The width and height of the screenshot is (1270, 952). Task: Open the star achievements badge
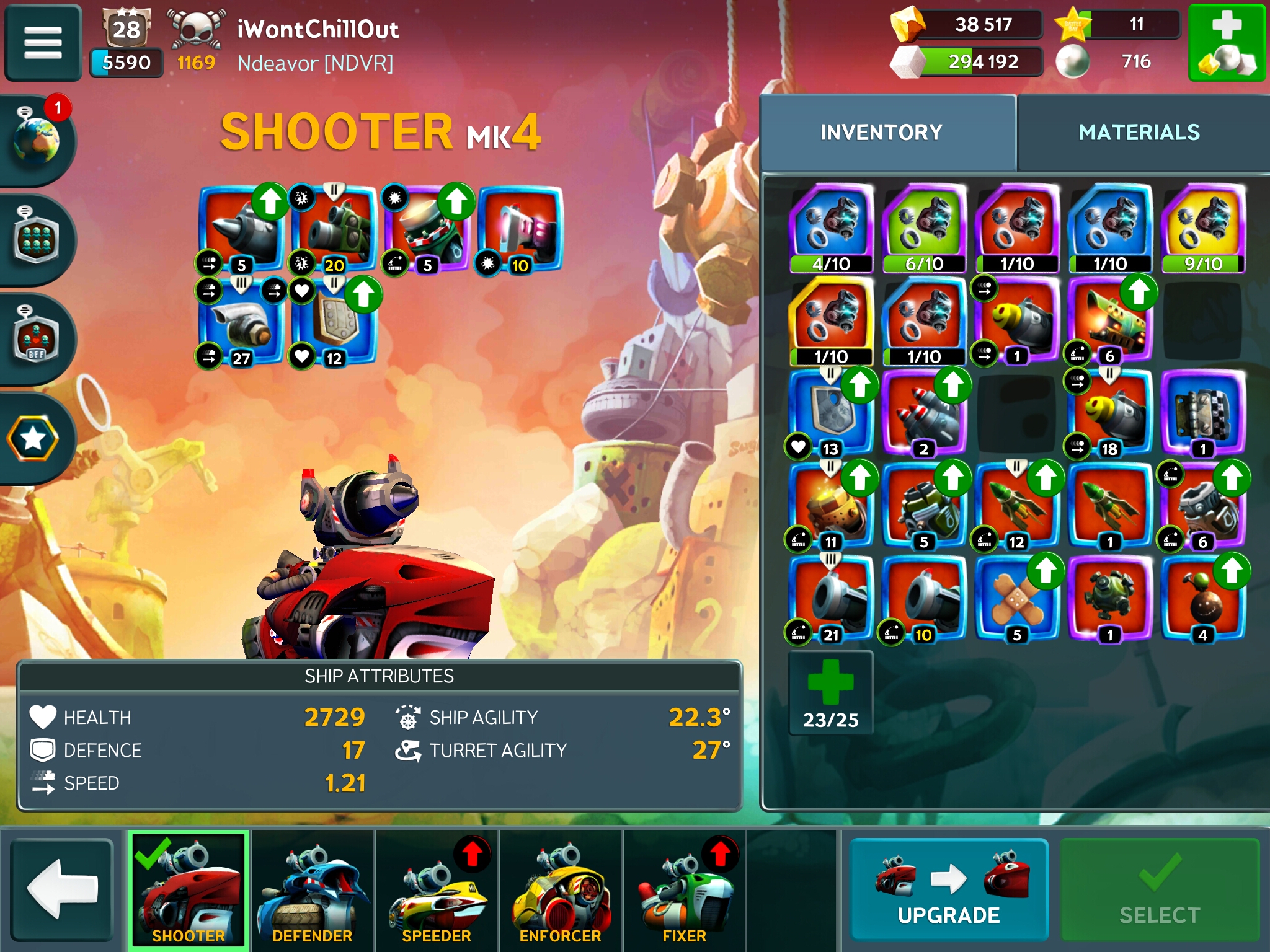click(33, 439)
